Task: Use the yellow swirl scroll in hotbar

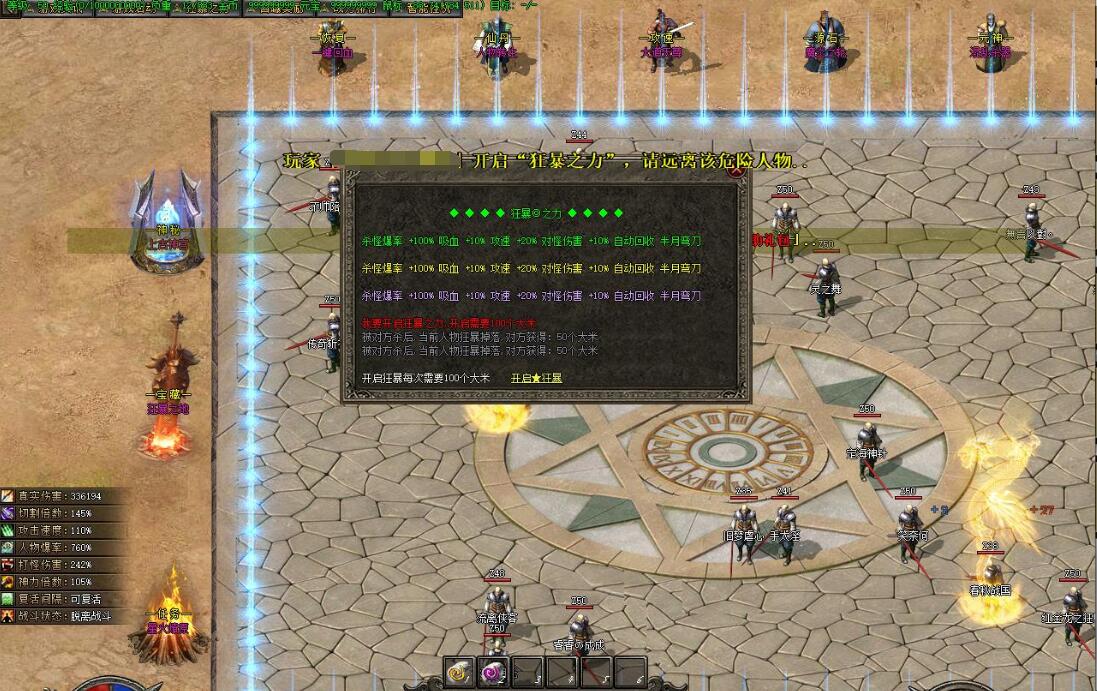Action: (460, 673)
